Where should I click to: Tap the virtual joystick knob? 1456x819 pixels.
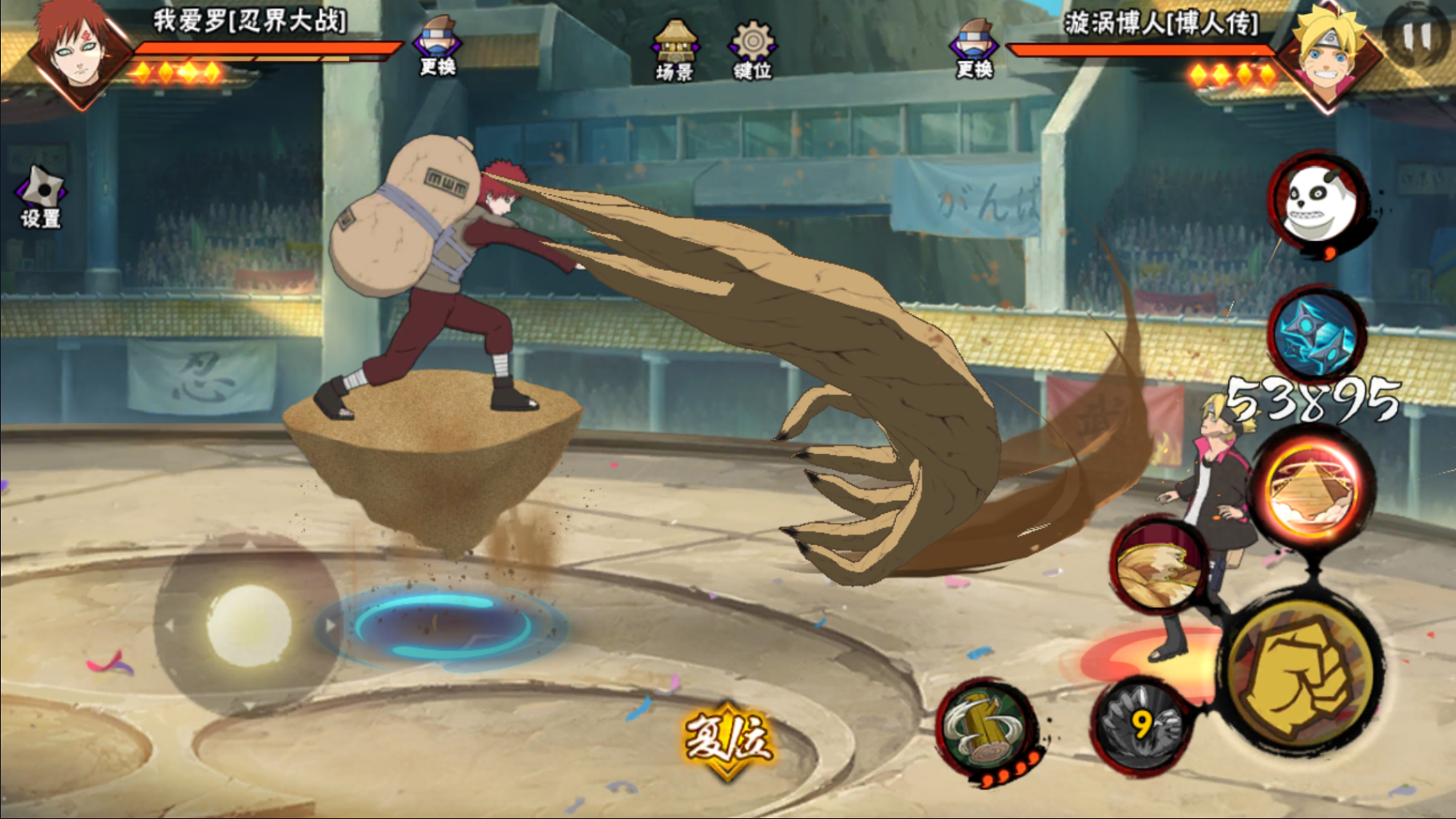[249, 625]
